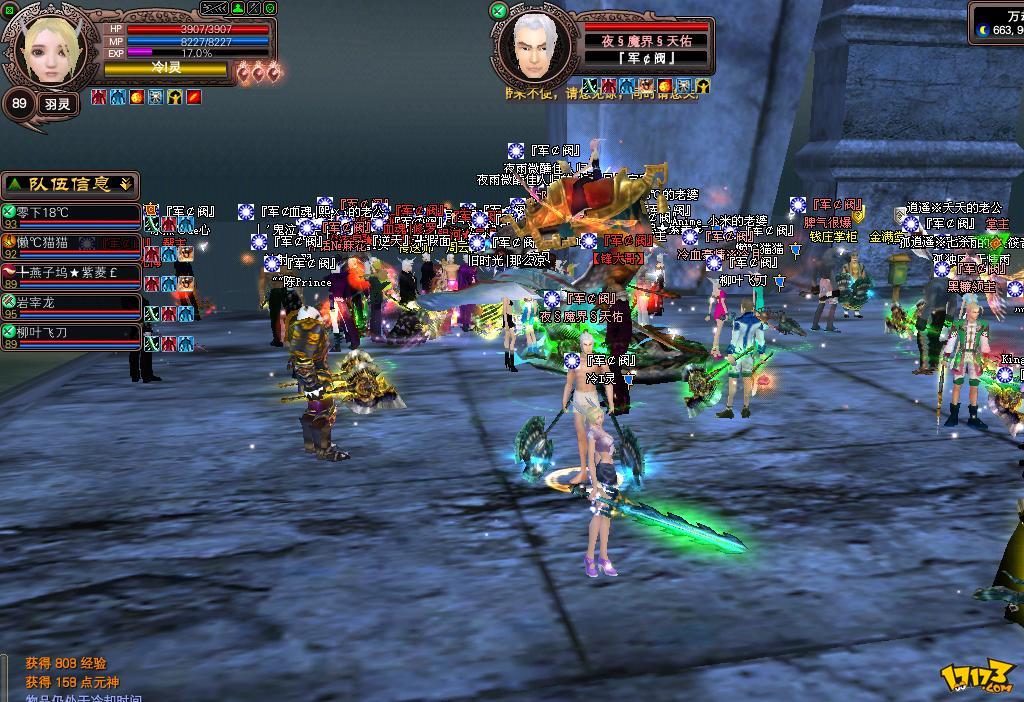Choose team member 燕子坞★紫菱
1024x702 pixels.
[x=70, y=272]
